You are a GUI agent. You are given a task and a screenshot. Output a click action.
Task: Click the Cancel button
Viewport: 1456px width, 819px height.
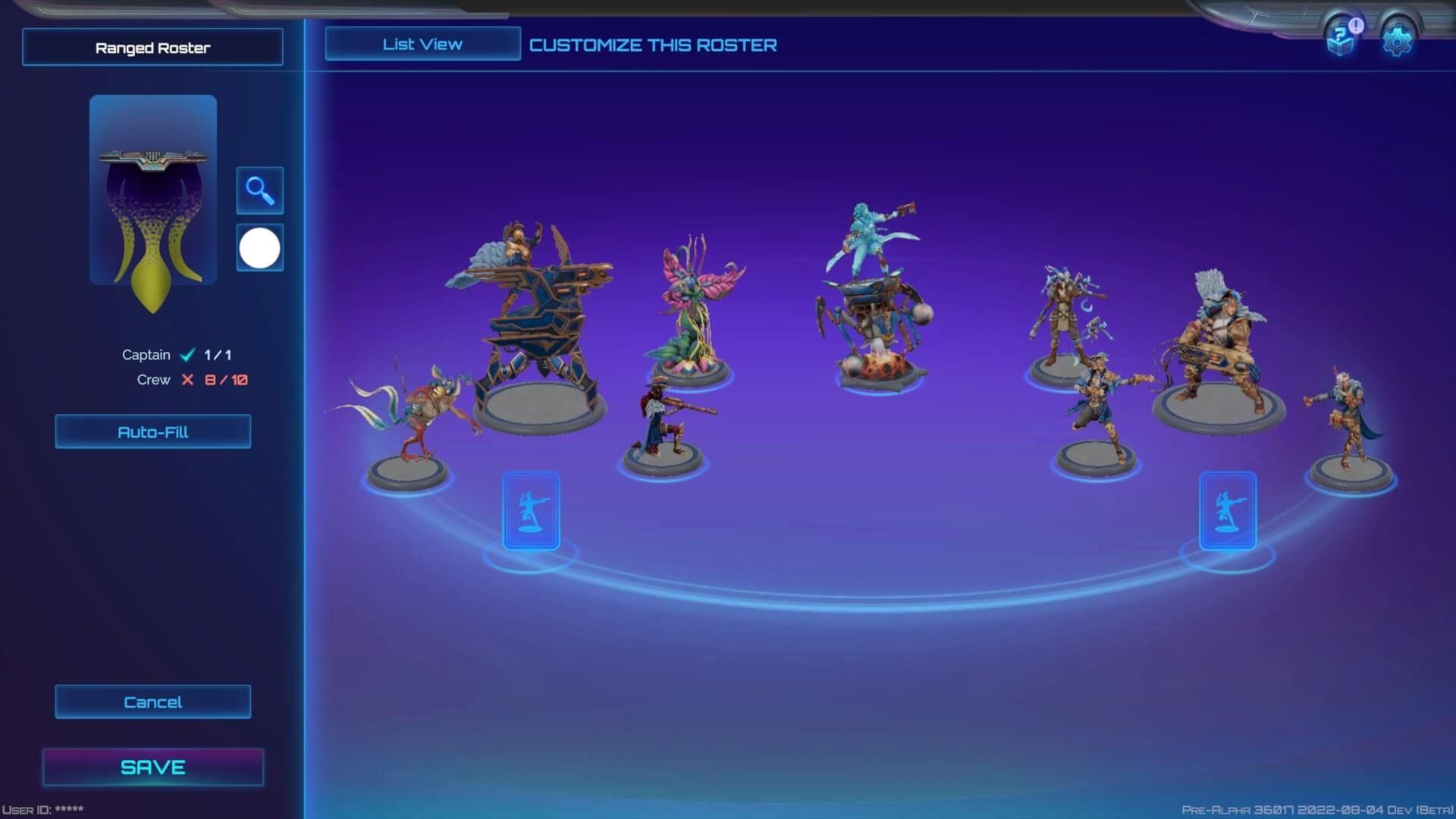[x=152, y=701]
